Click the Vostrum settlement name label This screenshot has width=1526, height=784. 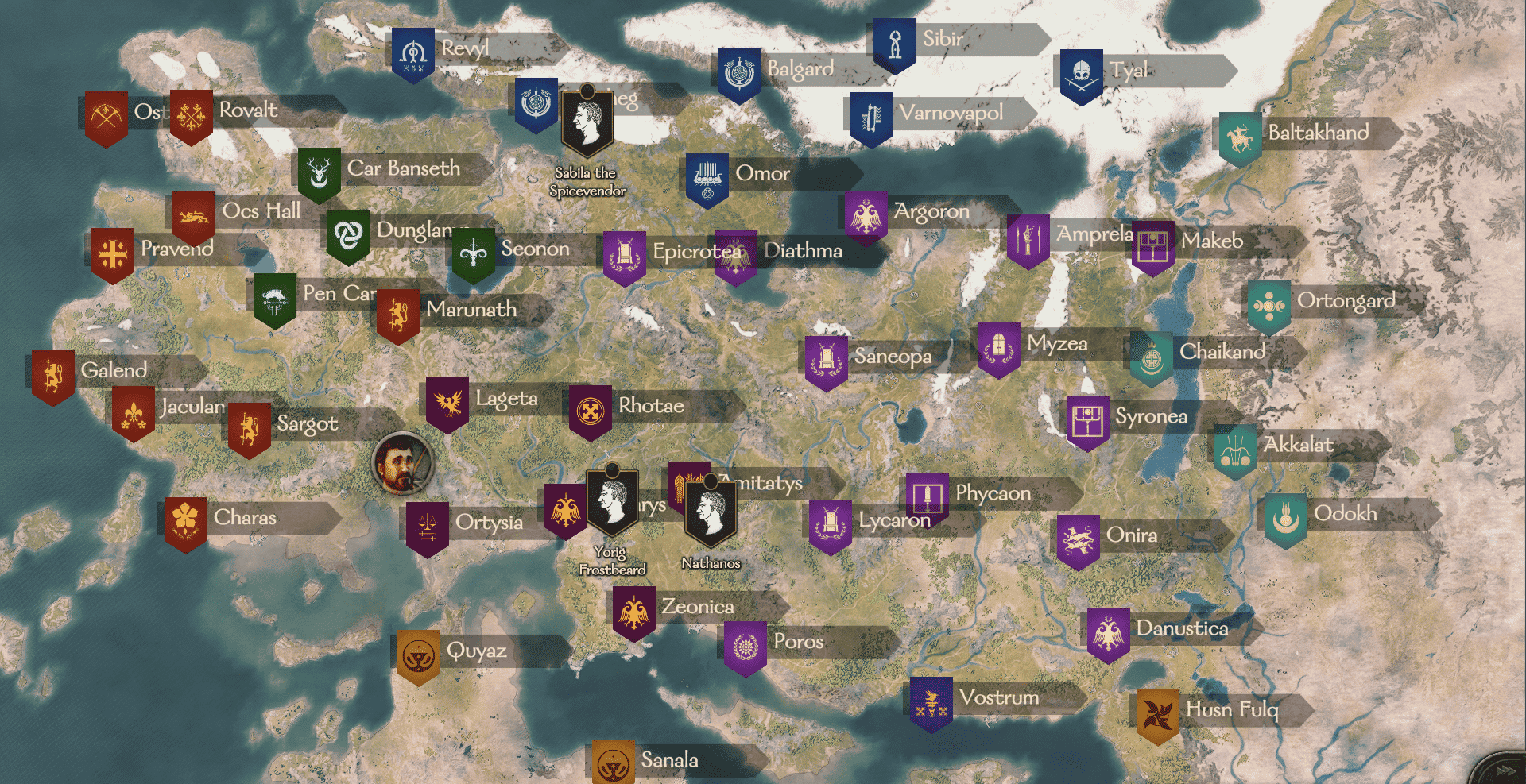coord(997,698)
